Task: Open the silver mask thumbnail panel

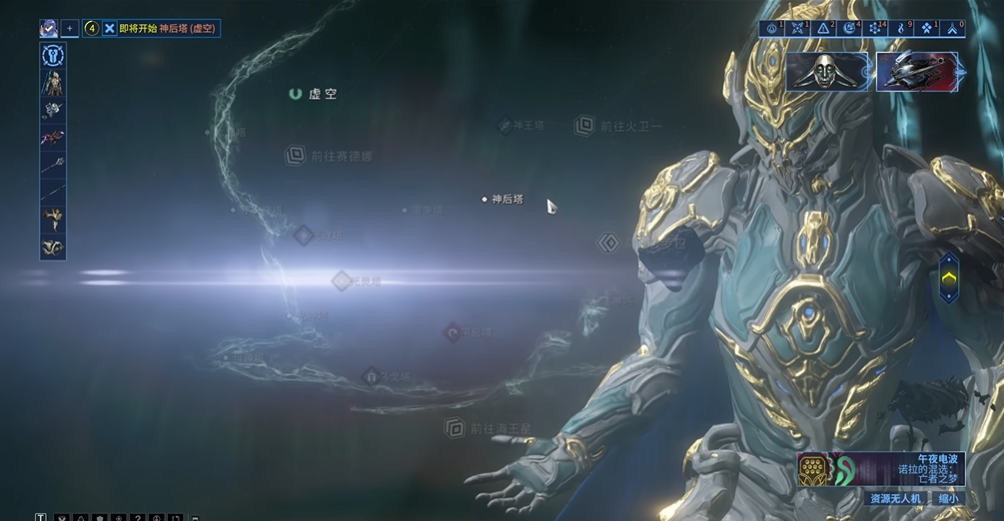Action: (827, 71)
